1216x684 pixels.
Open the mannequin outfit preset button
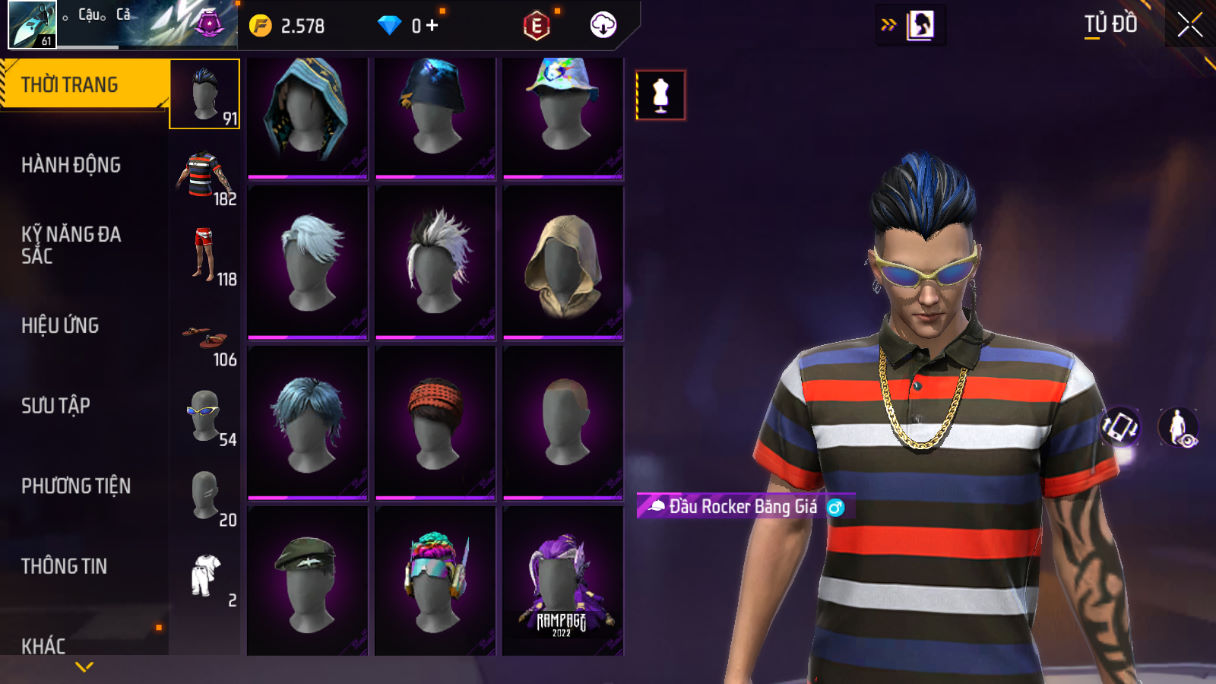click(661, 95)
